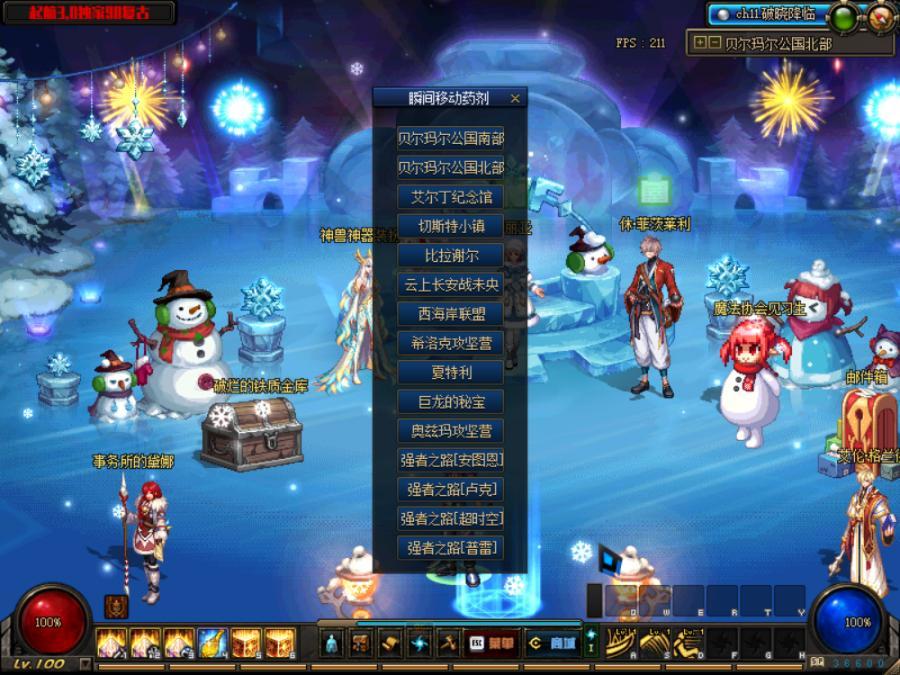
Task: Teleport to 贝尔玛尔公国南部
Action: (x=450, y=138)
